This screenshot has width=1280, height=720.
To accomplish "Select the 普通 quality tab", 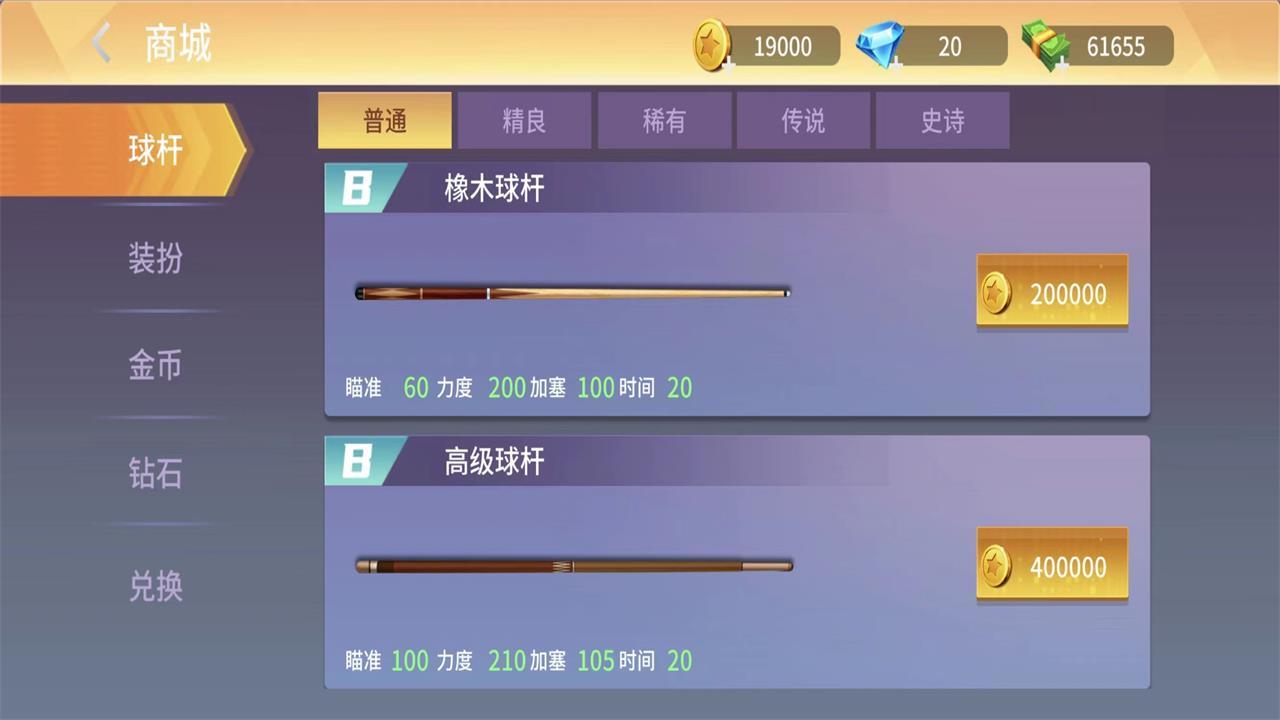I will click(384, 120).
